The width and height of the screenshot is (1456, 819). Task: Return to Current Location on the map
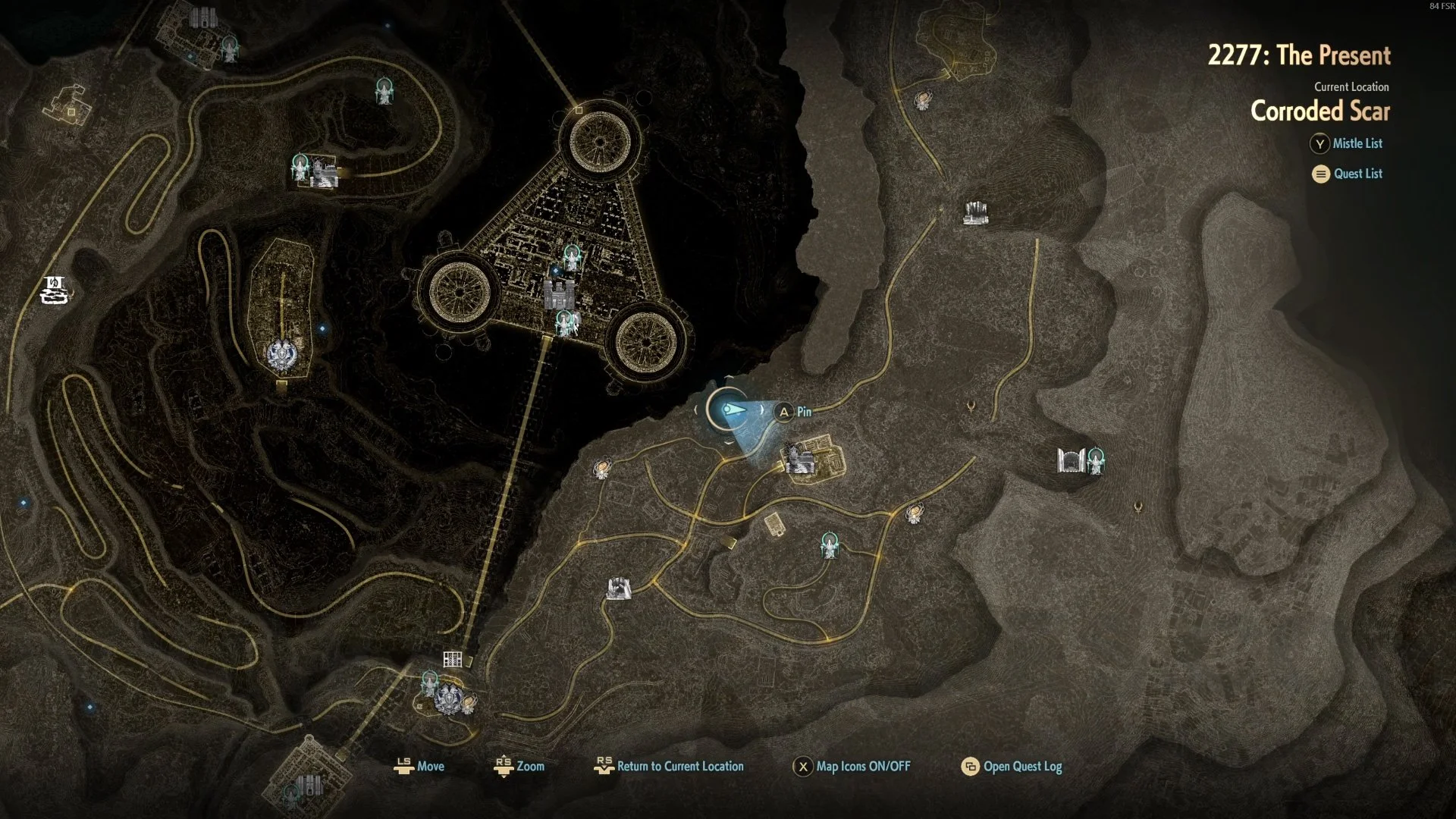tap(679, 767)
